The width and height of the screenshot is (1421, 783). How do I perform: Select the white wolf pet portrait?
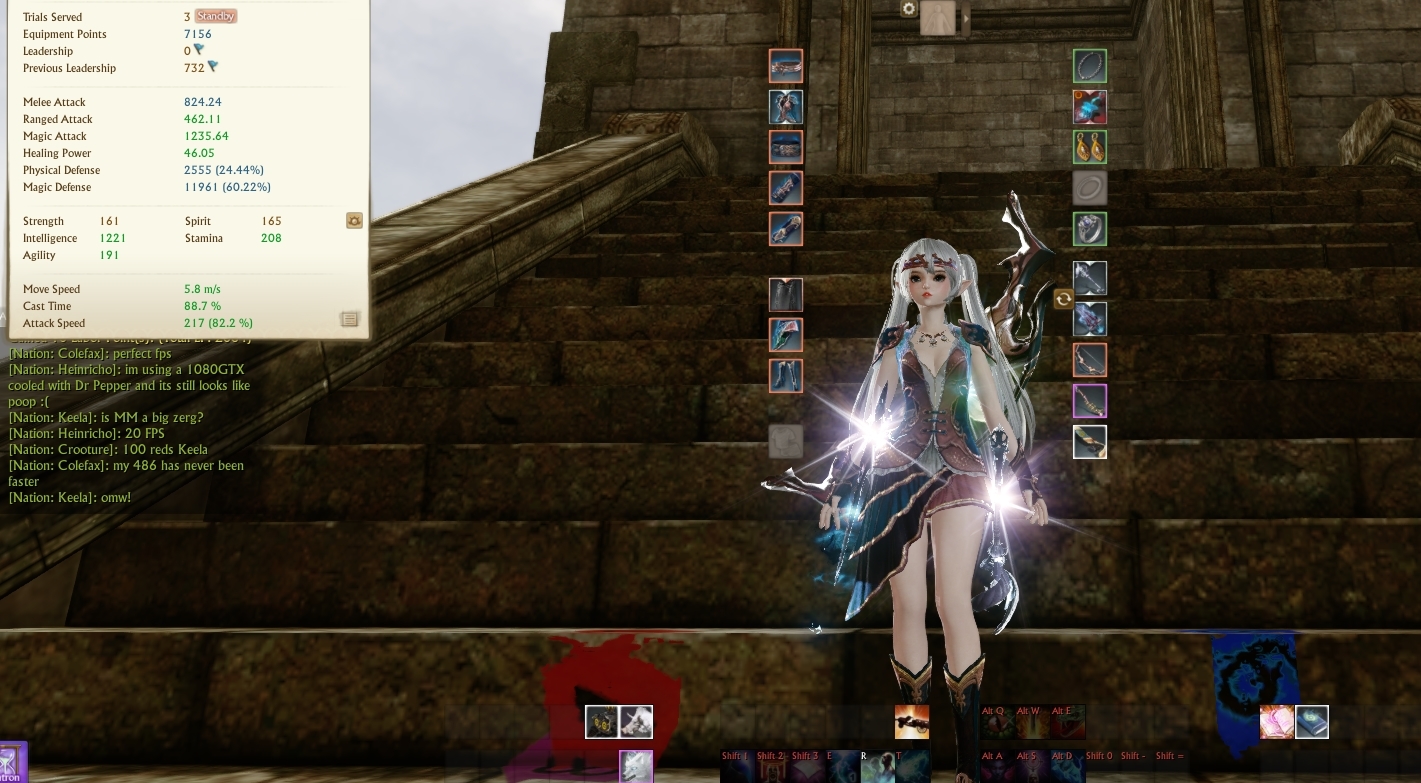(637, 765)
